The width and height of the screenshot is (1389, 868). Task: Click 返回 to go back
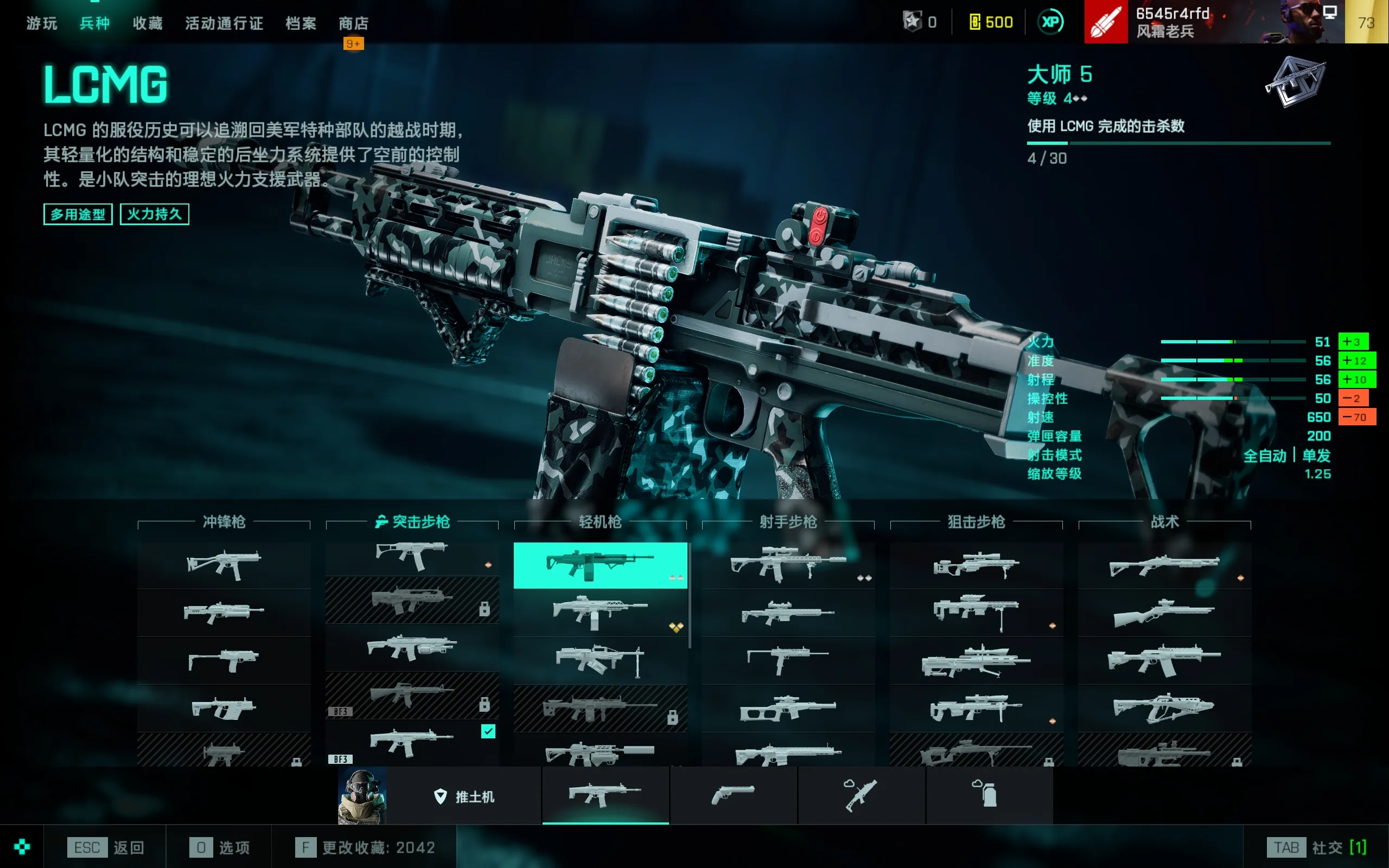(107, 847)
